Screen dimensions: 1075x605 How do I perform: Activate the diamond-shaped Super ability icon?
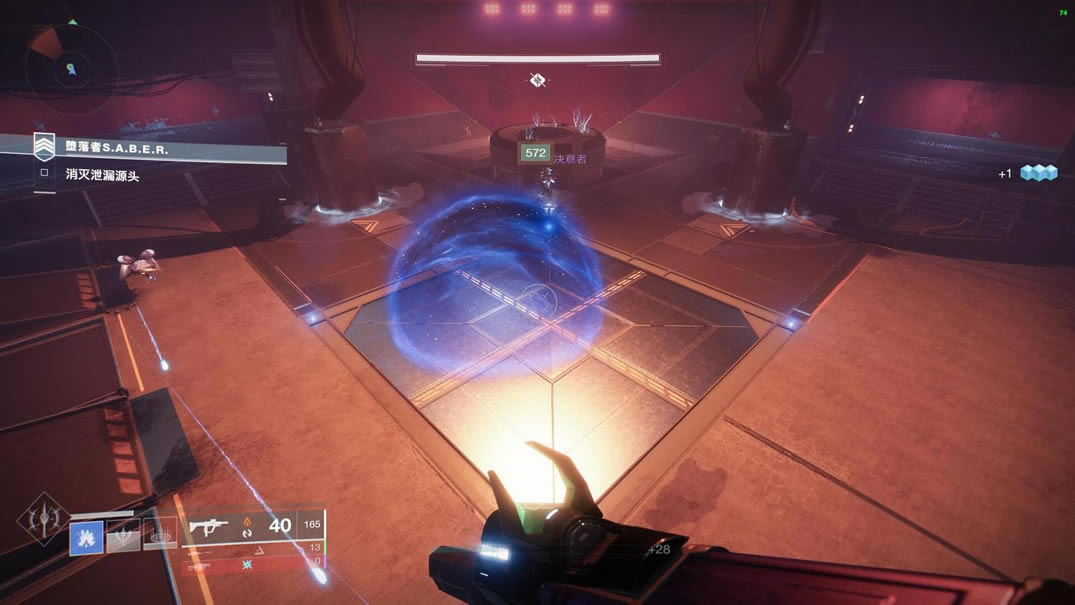[x=43, y=520]
